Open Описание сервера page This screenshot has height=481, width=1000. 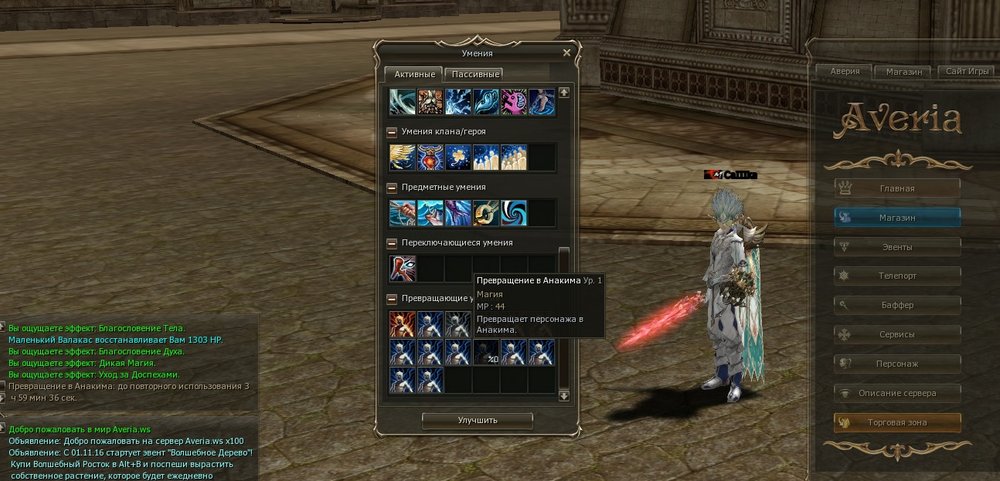click(x=897, y=392)
